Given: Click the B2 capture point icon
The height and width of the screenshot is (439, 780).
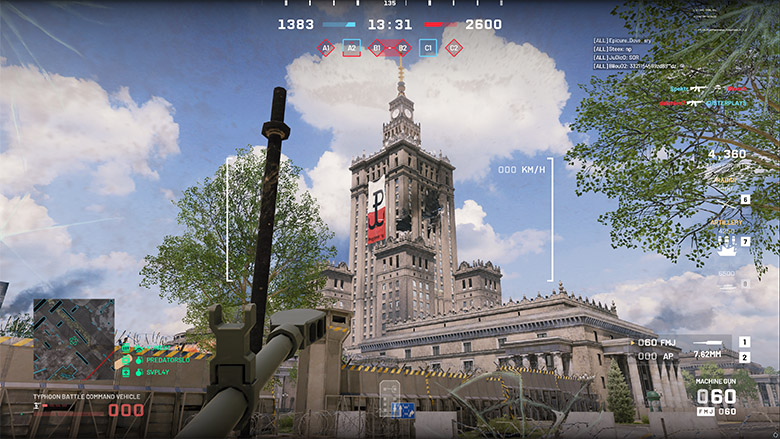Looking at the screenshot, I should click(402, 47).
